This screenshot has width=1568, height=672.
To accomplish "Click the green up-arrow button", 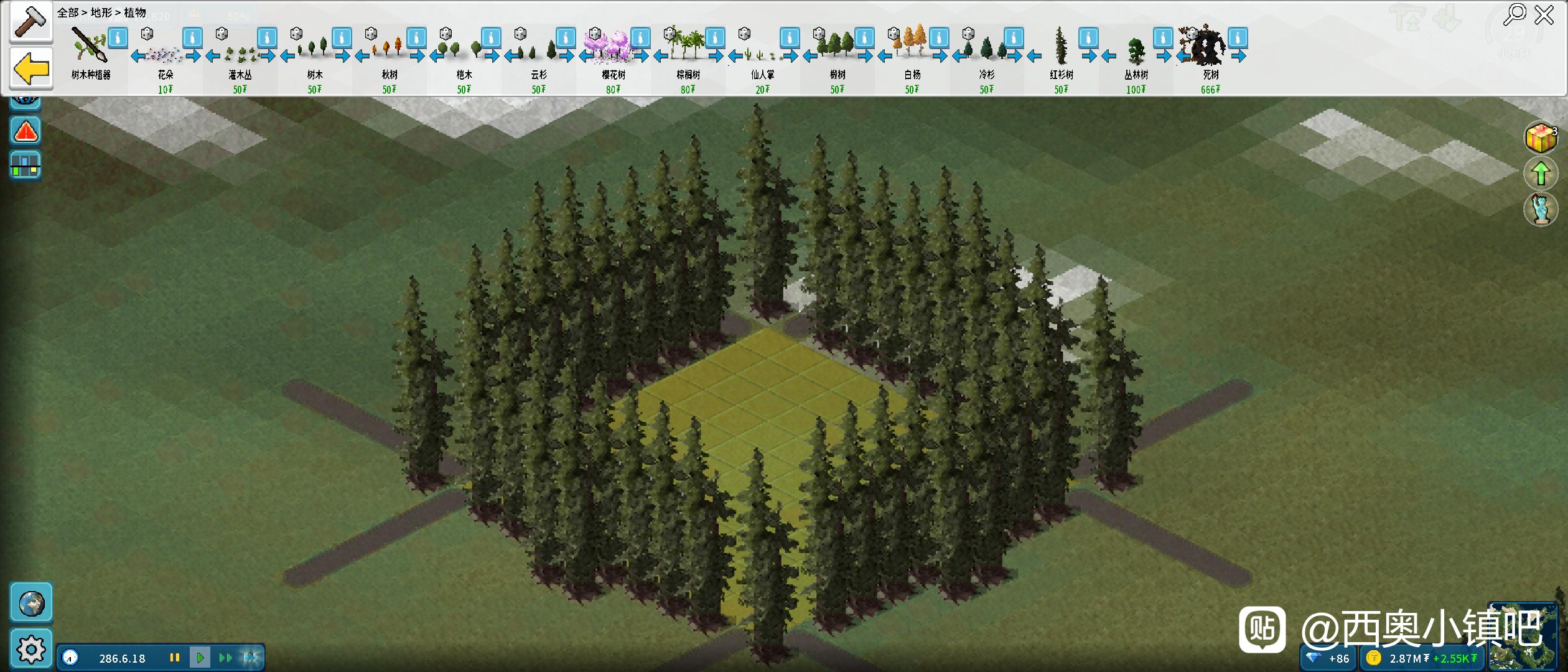I will 1541,174.
